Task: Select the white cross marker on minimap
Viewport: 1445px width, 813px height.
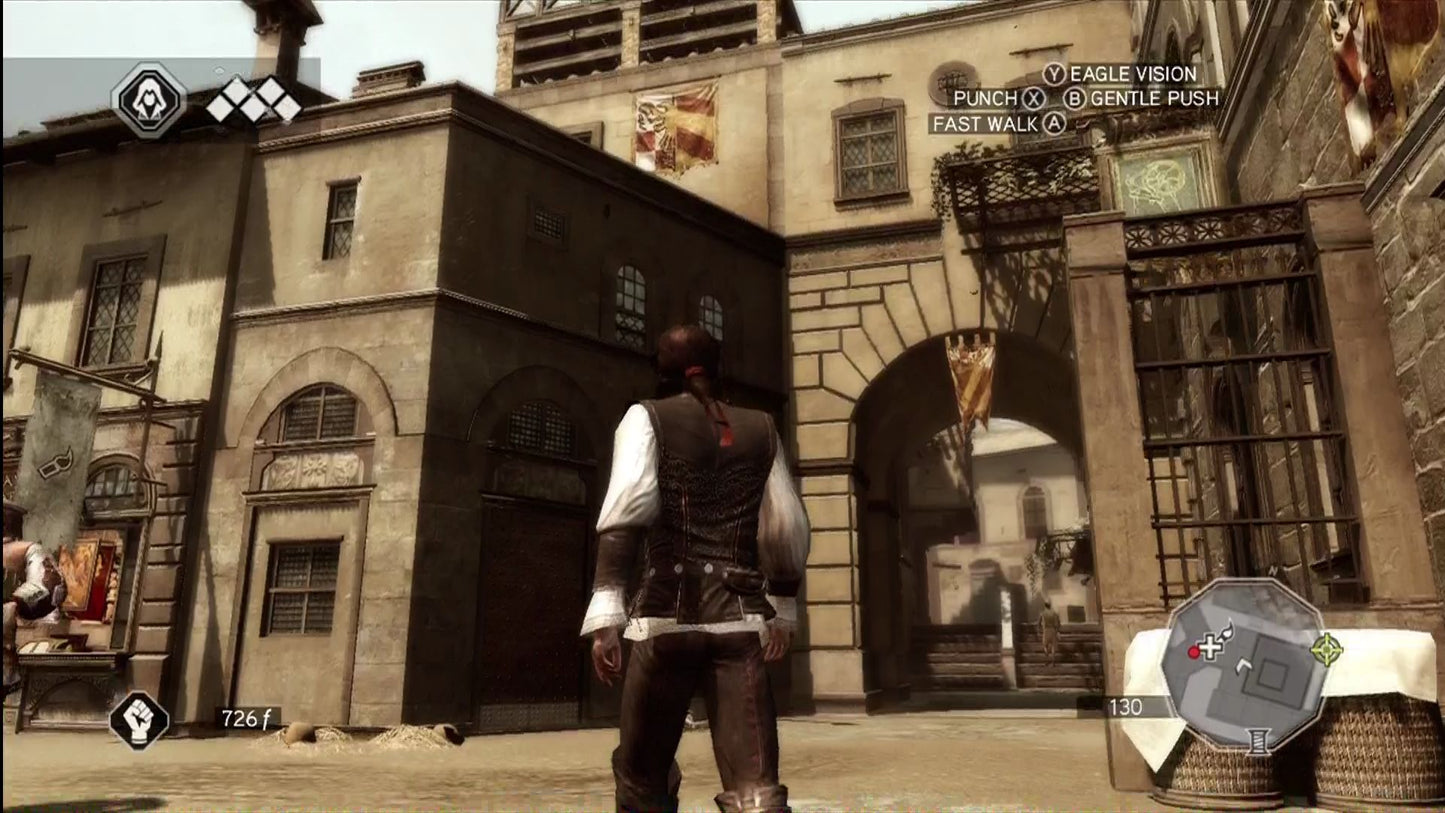Action: point(1211,648)
